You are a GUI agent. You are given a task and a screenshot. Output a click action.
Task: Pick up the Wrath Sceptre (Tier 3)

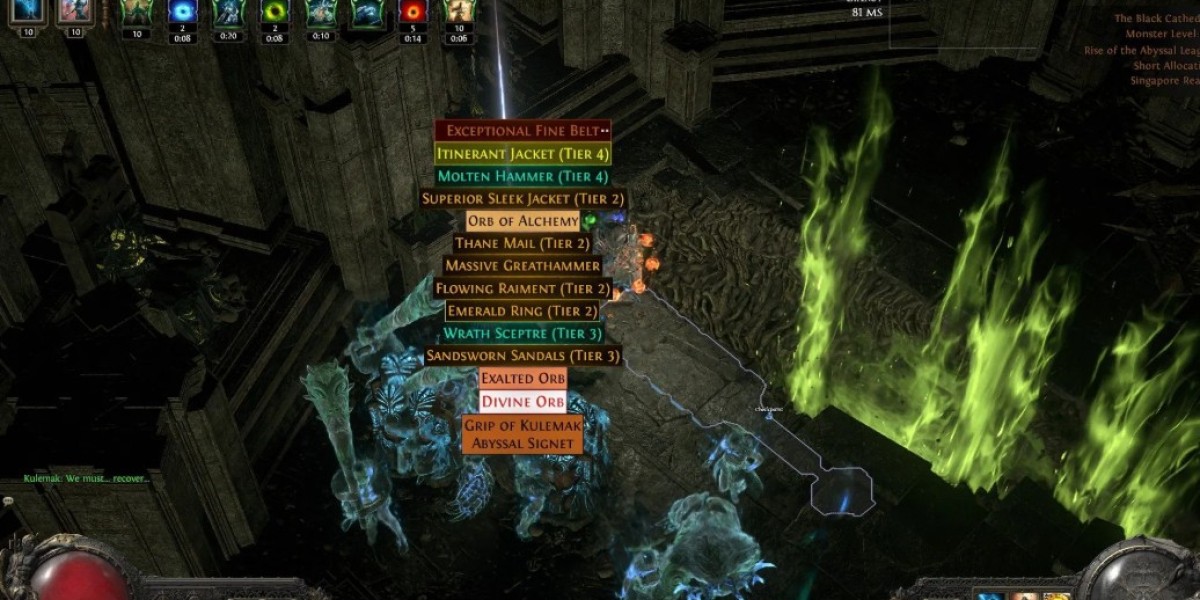pyautogui.click(x=523, y=334)
